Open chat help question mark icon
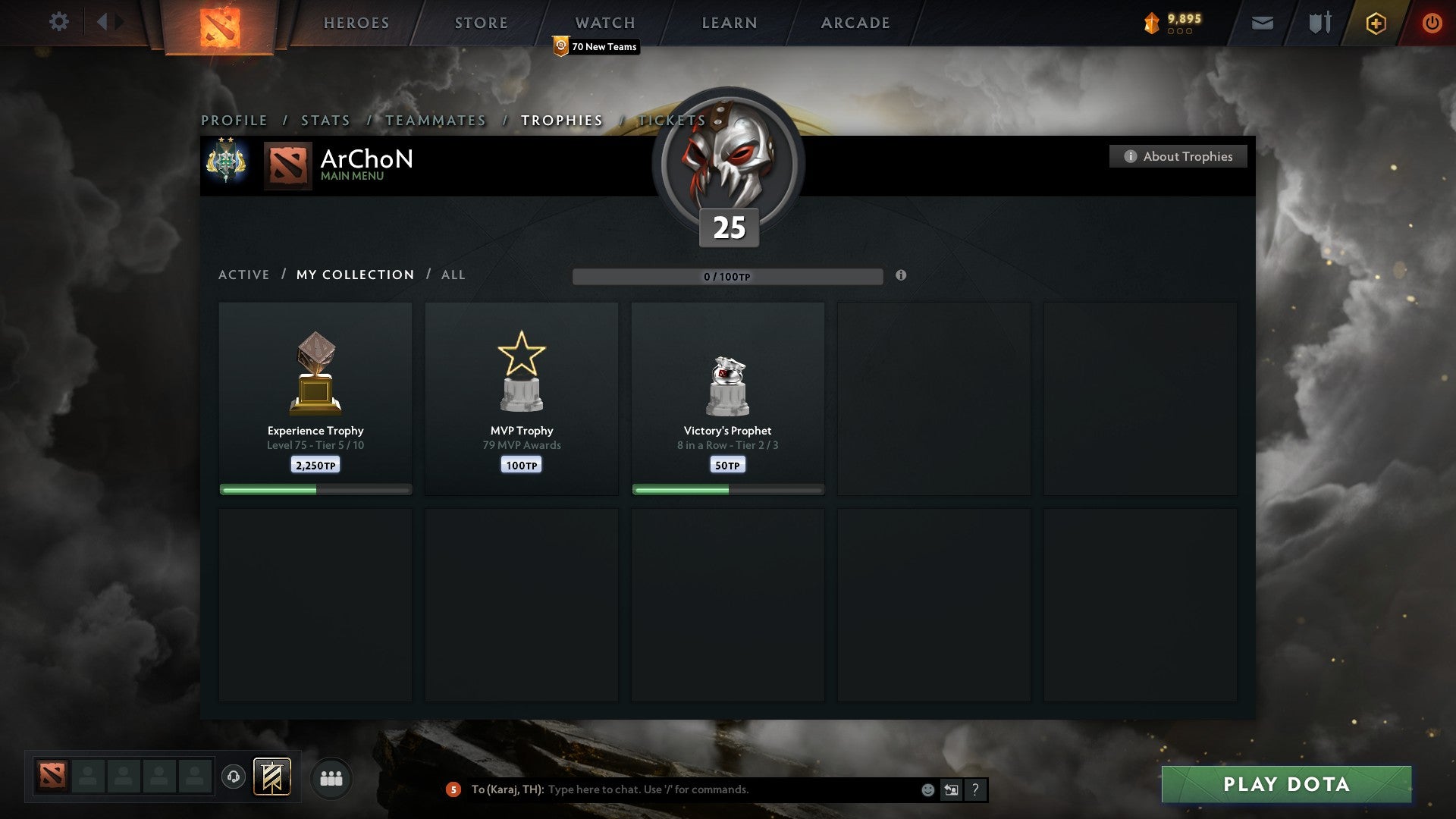 (x=975, y=789)
